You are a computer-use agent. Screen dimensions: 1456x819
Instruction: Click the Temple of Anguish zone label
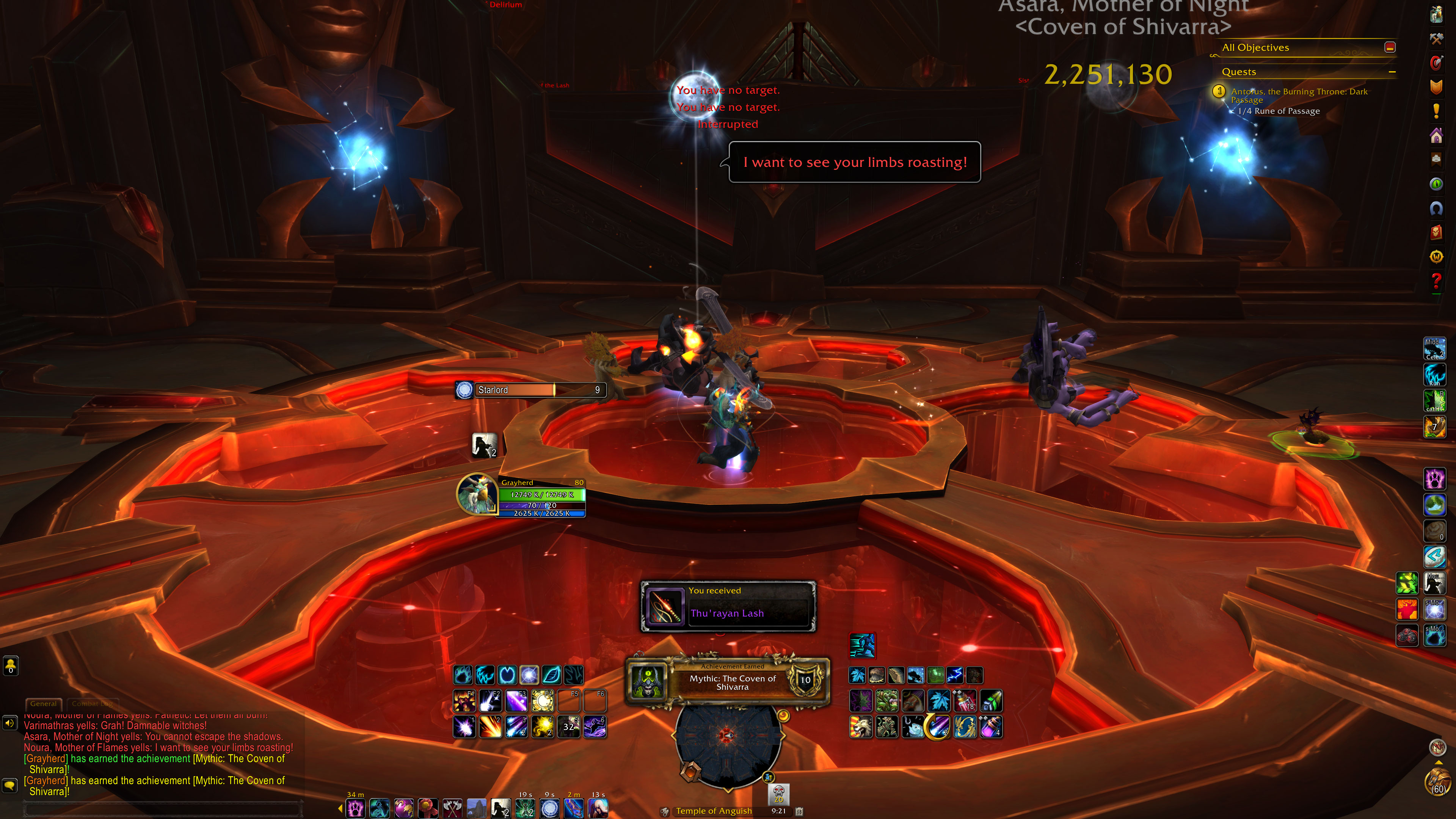(x=713, y=811)
